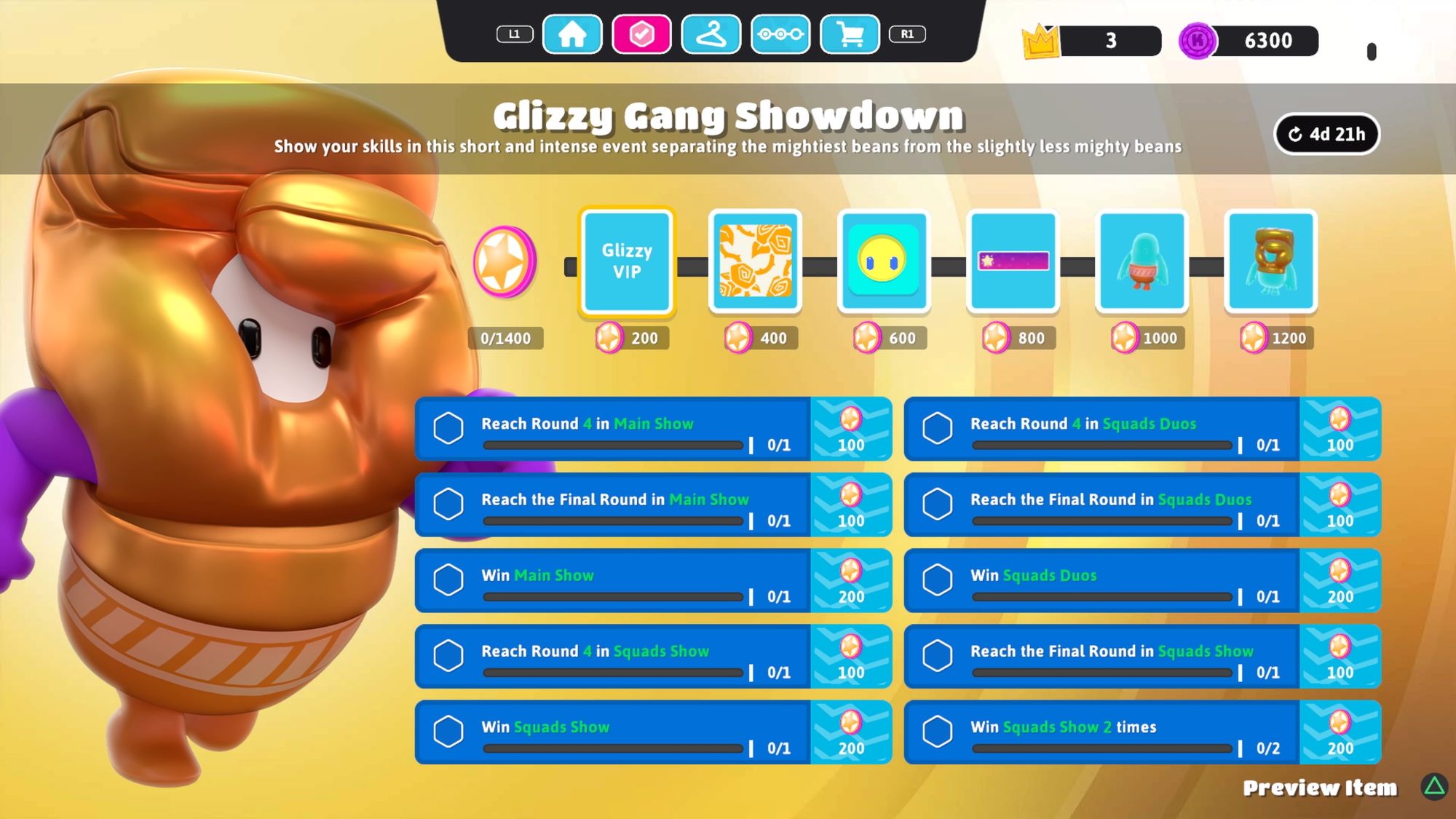This screenshot has height=819, width=1456.
Task: Tick the Reach Round 4 in Main Show checkbox
Action: click(449, 429)
